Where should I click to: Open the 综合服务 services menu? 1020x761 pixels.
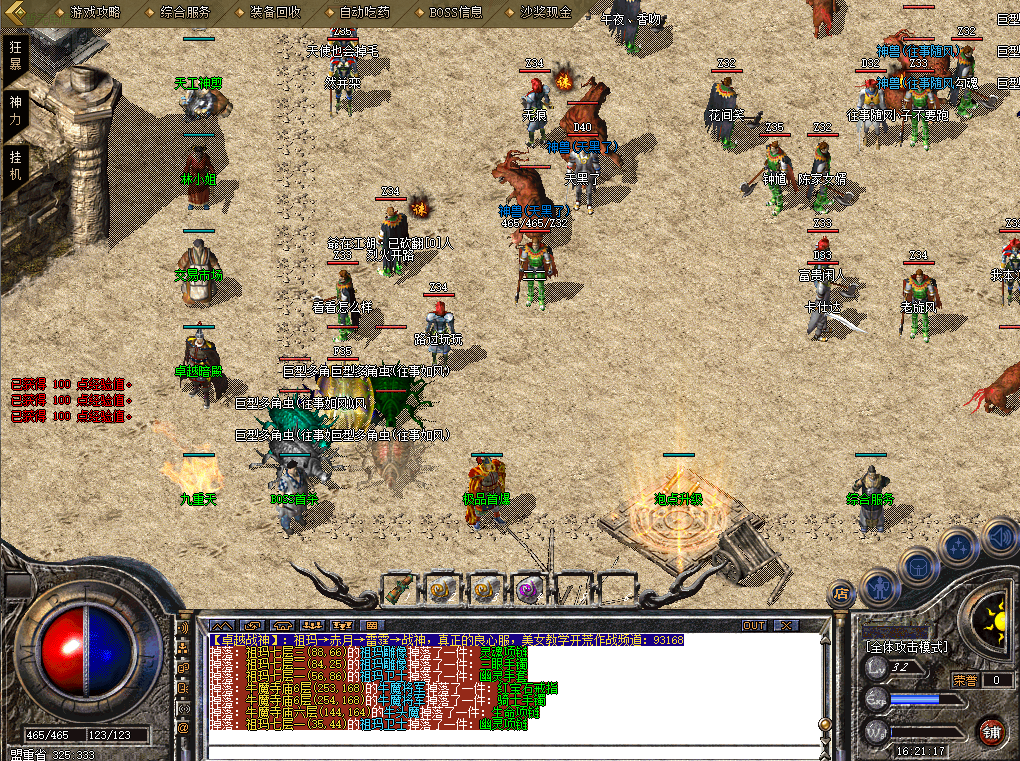point(185,13)
